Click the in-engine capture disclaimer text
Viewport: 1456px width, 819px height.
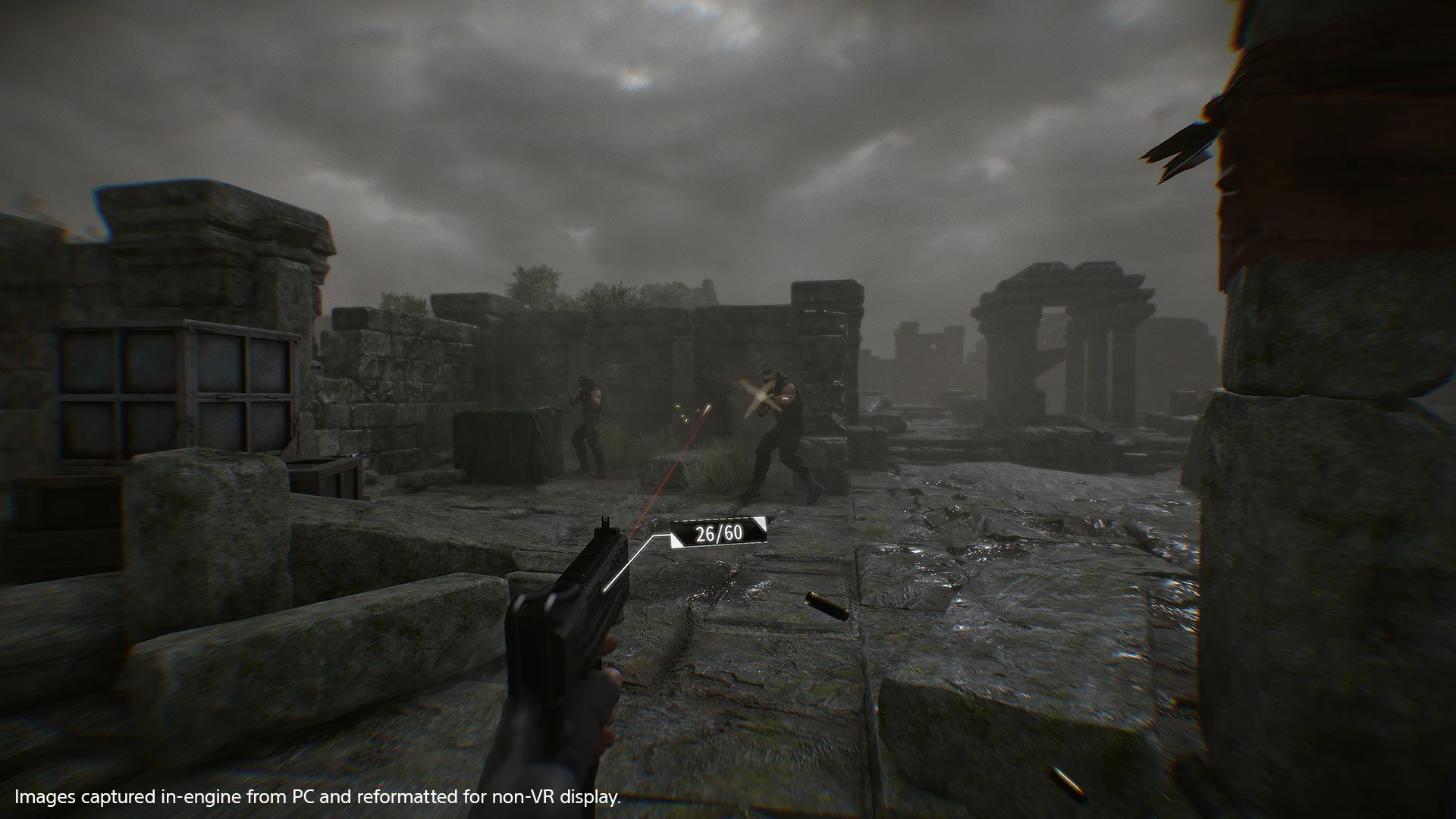pyautogui.click(x=318, y=797)
